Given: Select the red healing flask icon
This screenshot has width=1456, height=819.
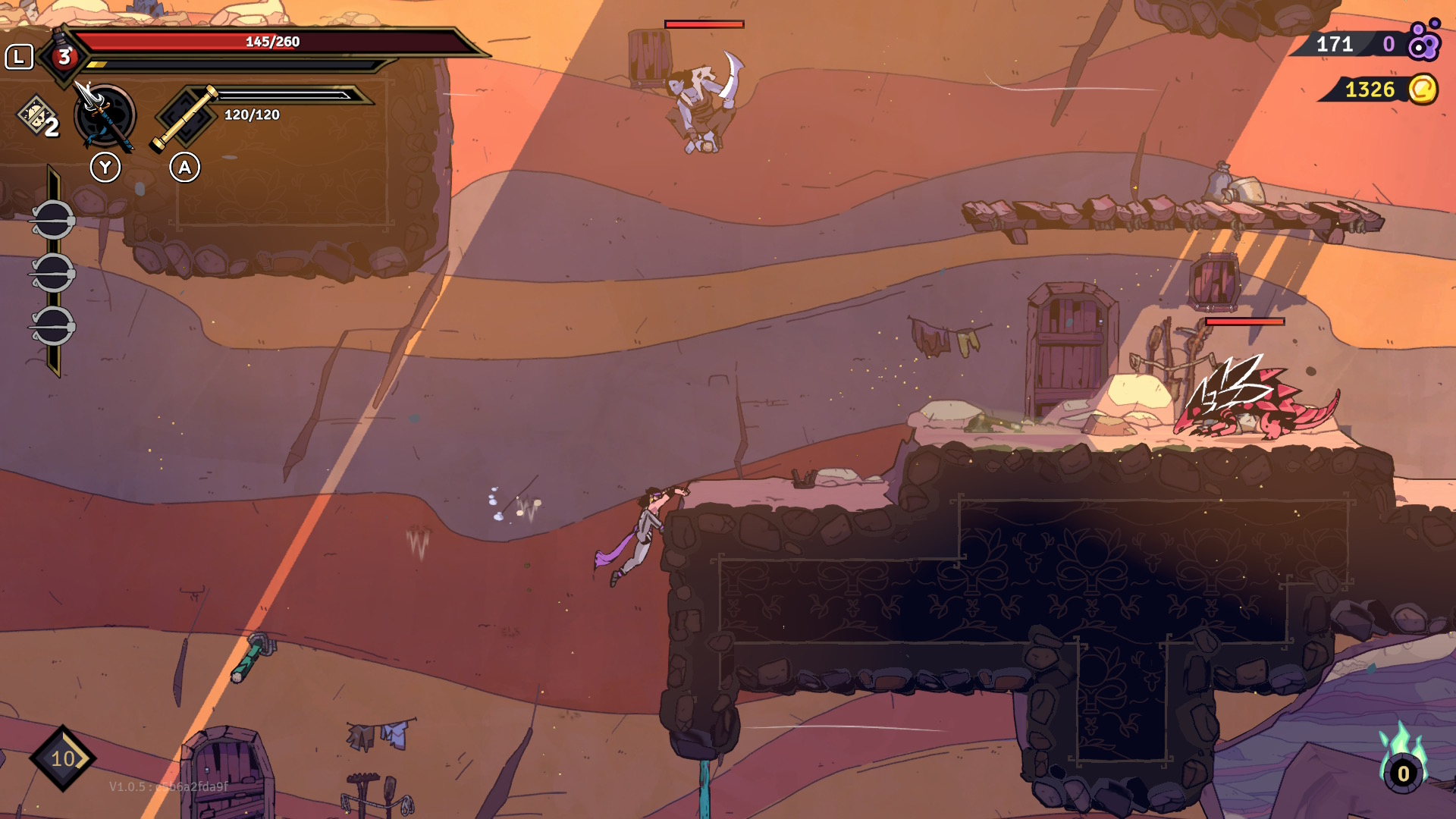Looking at the screenshot, I should coord(64,55).
